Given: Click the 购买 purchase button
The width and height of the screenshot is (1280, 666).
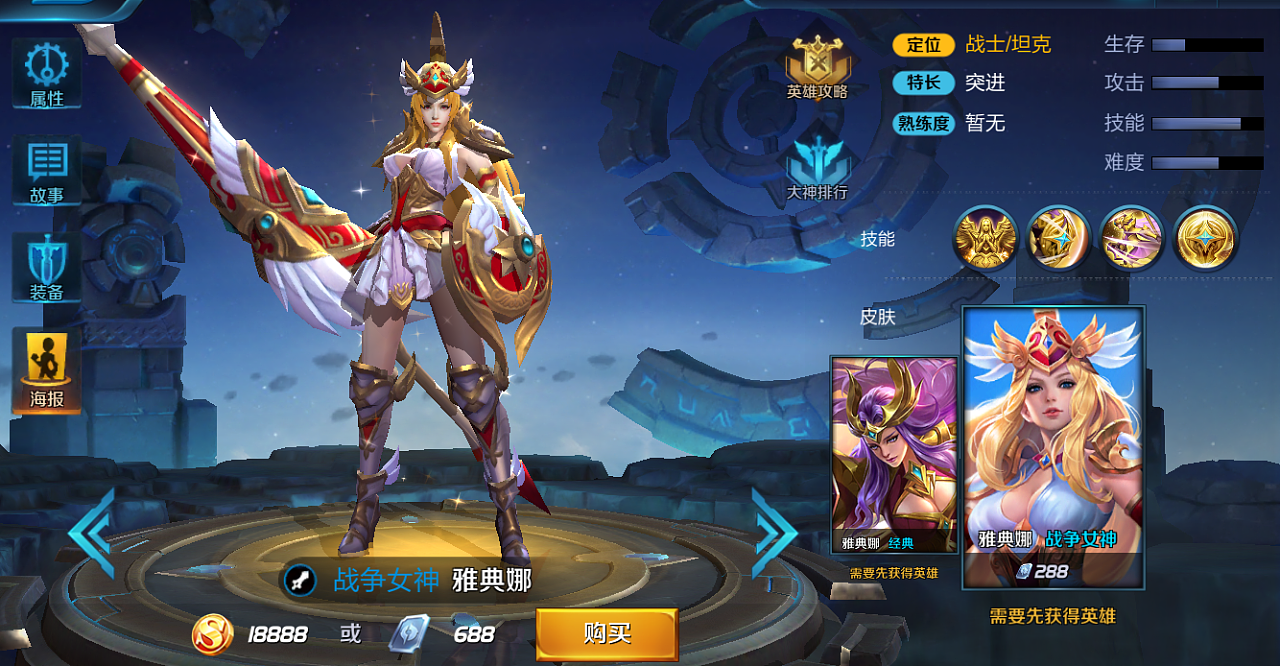Looking at the screenshot, I should coord(607,634).
